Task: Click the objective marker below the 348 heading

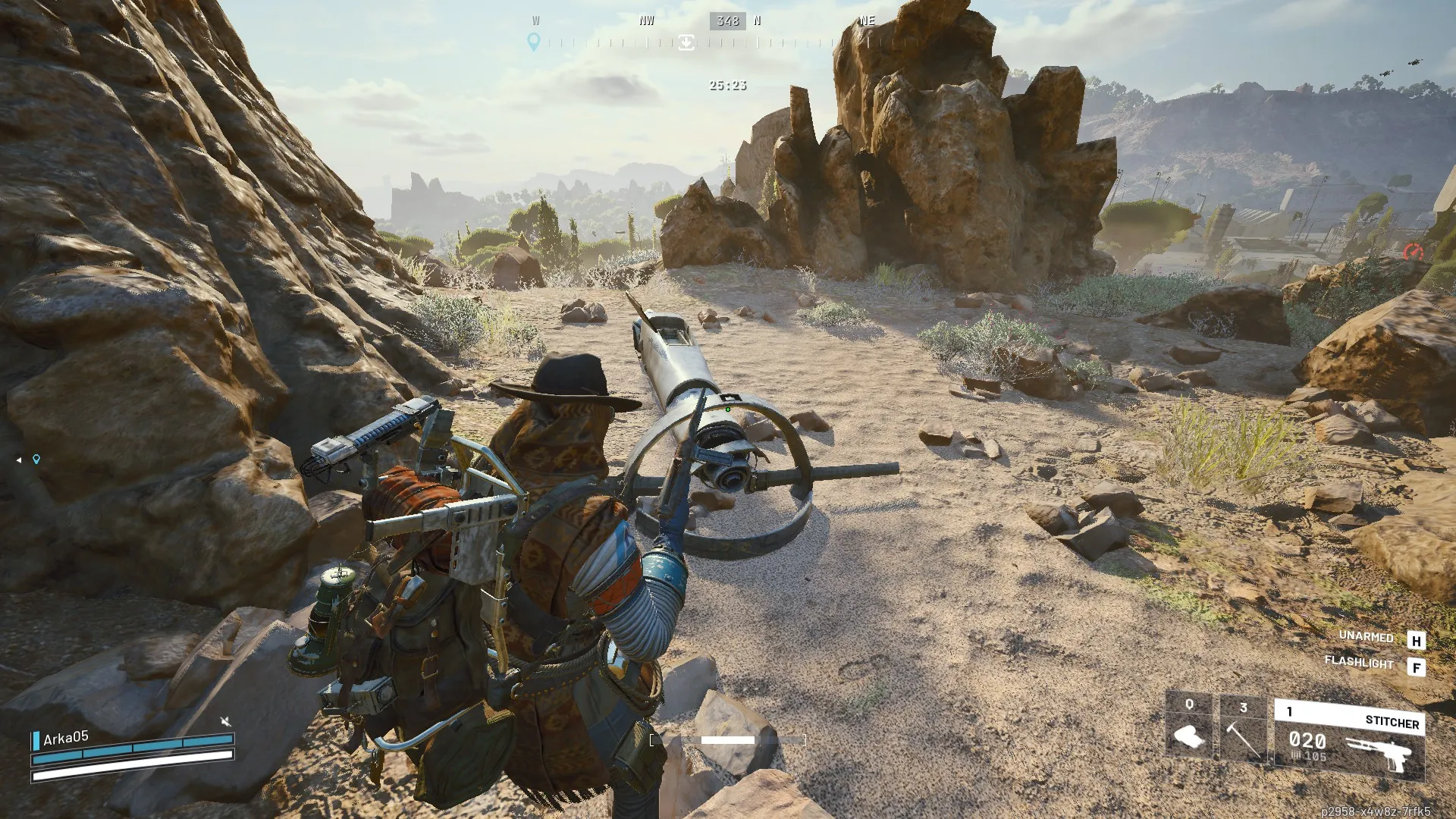Action: point(686,43)
